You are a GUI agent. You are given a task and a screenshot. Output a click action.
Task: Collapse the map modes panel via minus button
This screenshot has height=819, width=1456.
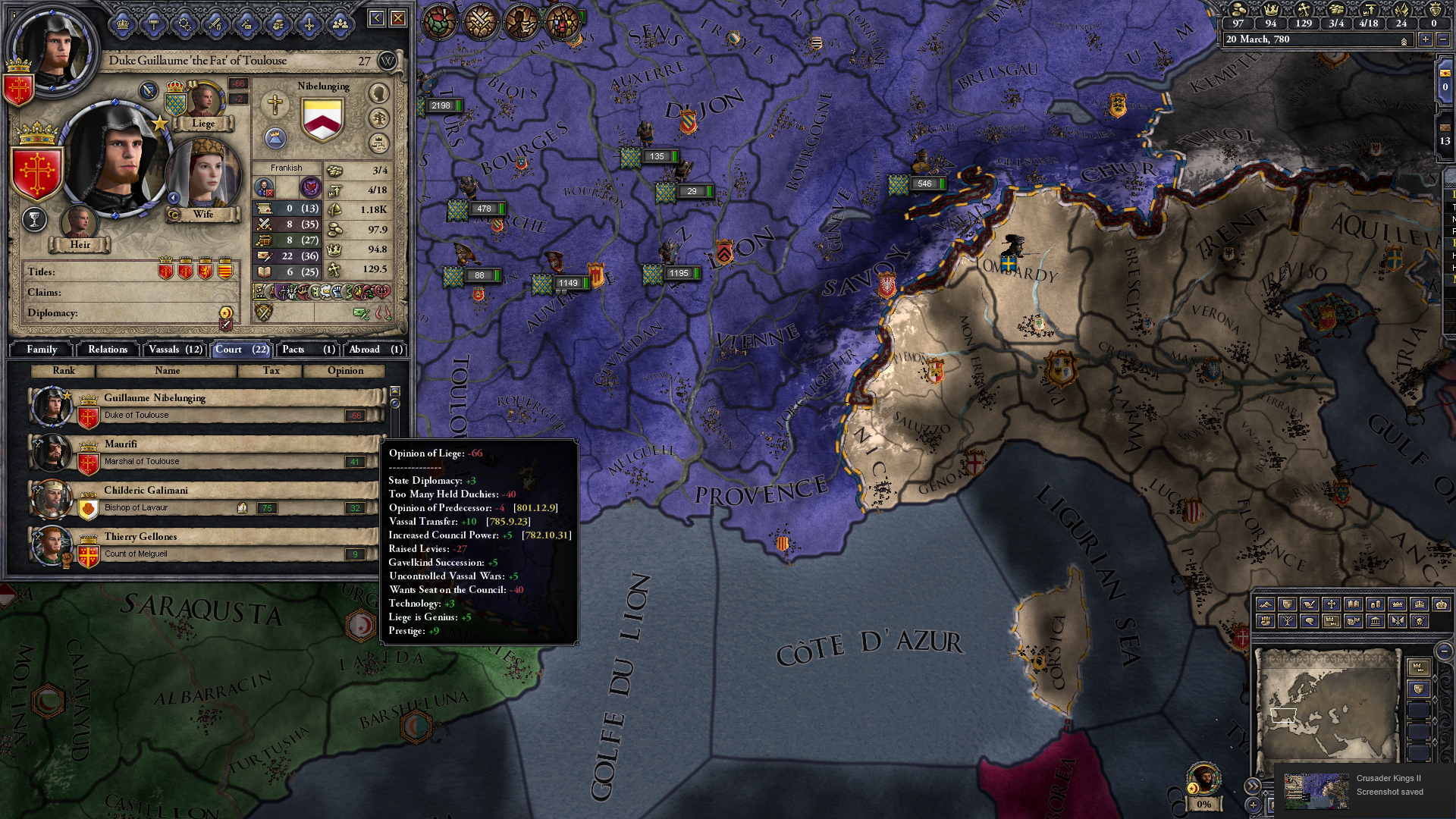1445,652
